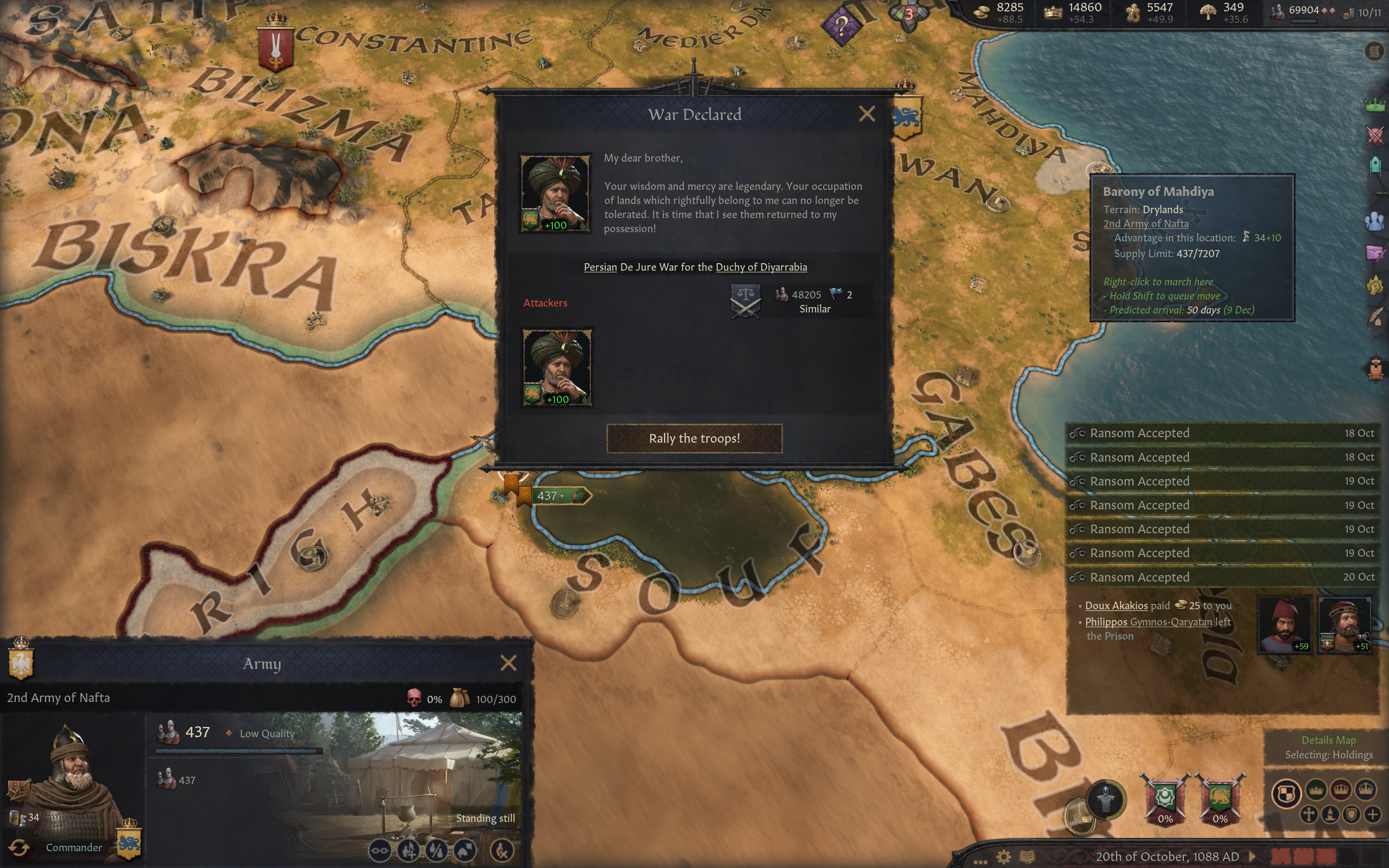Open the factions tab with yellow fist
This screenshot has height=868, width=1389.
[1375, 285]
